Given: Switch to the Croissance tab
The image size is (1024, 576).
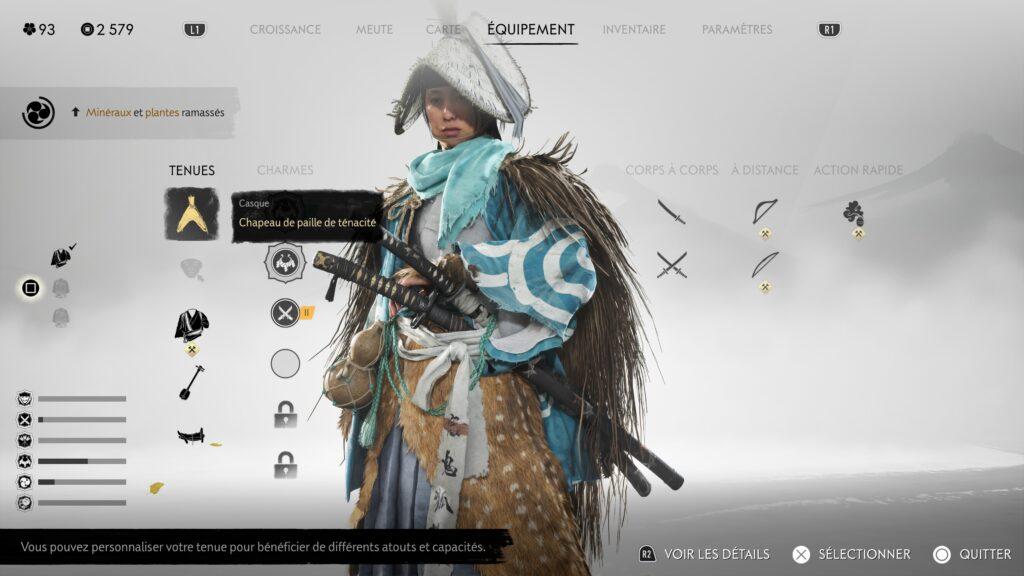Looking at the screenshot, I should [285, 30].
